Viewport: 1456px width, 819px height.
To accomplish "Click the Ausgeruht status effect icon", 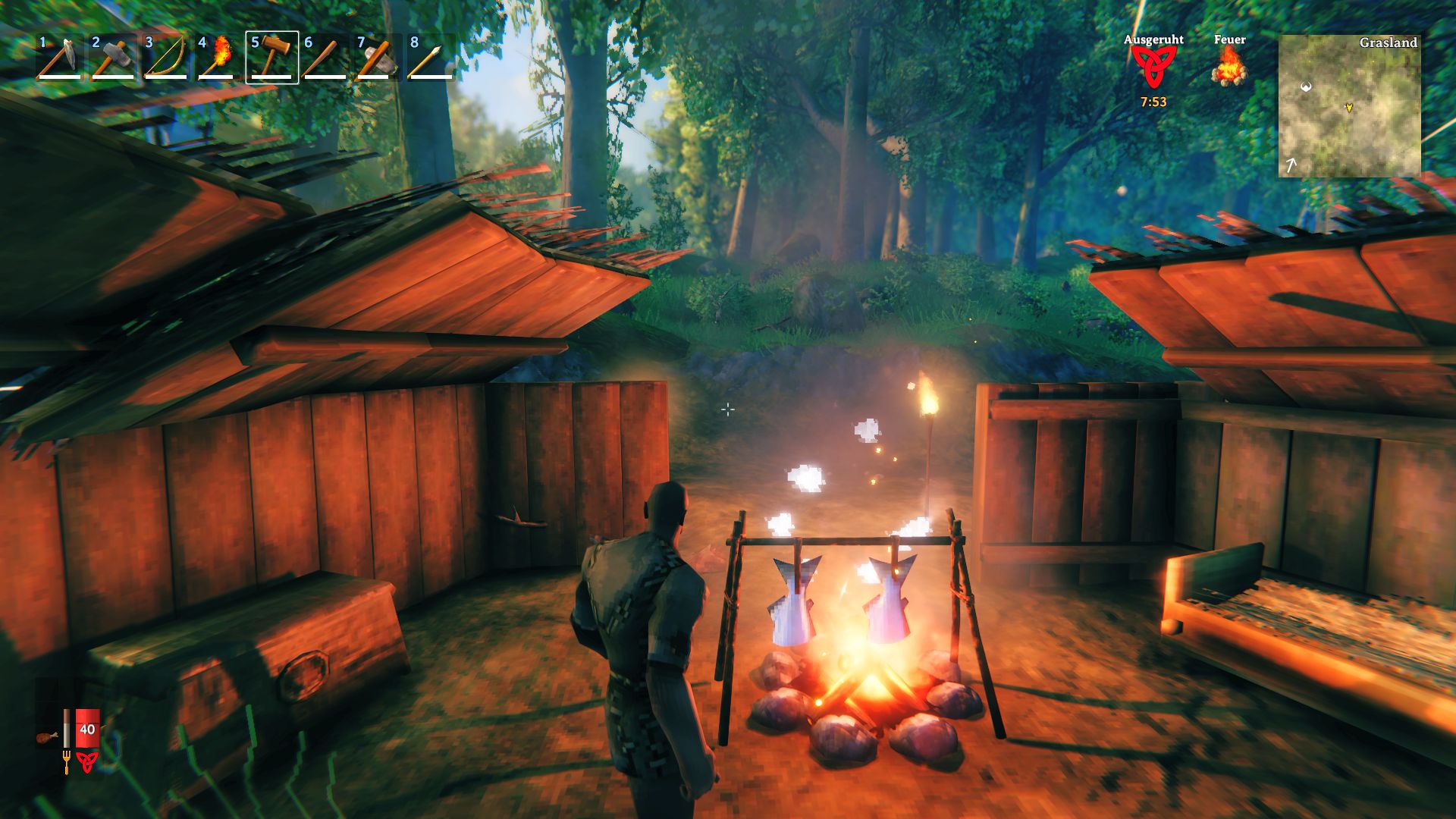I will (x=1153, y=68).
